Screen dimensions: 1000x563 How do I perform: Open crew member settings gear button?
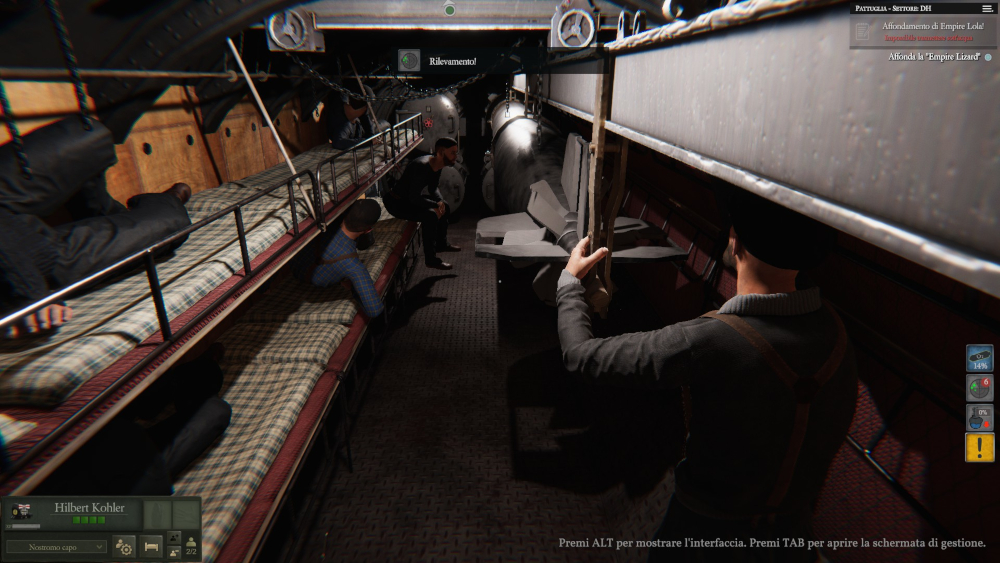coord(124,547)
